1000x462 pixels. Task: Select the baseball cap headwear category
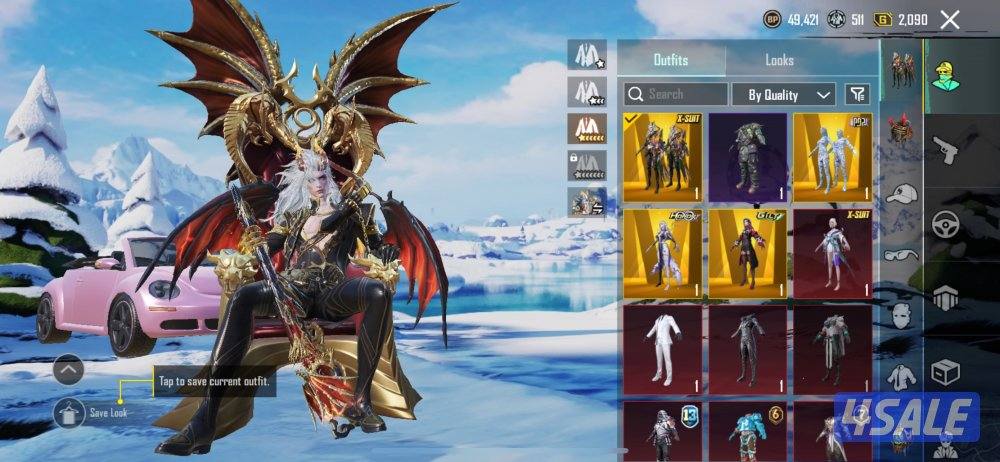[x=902, y=193]
